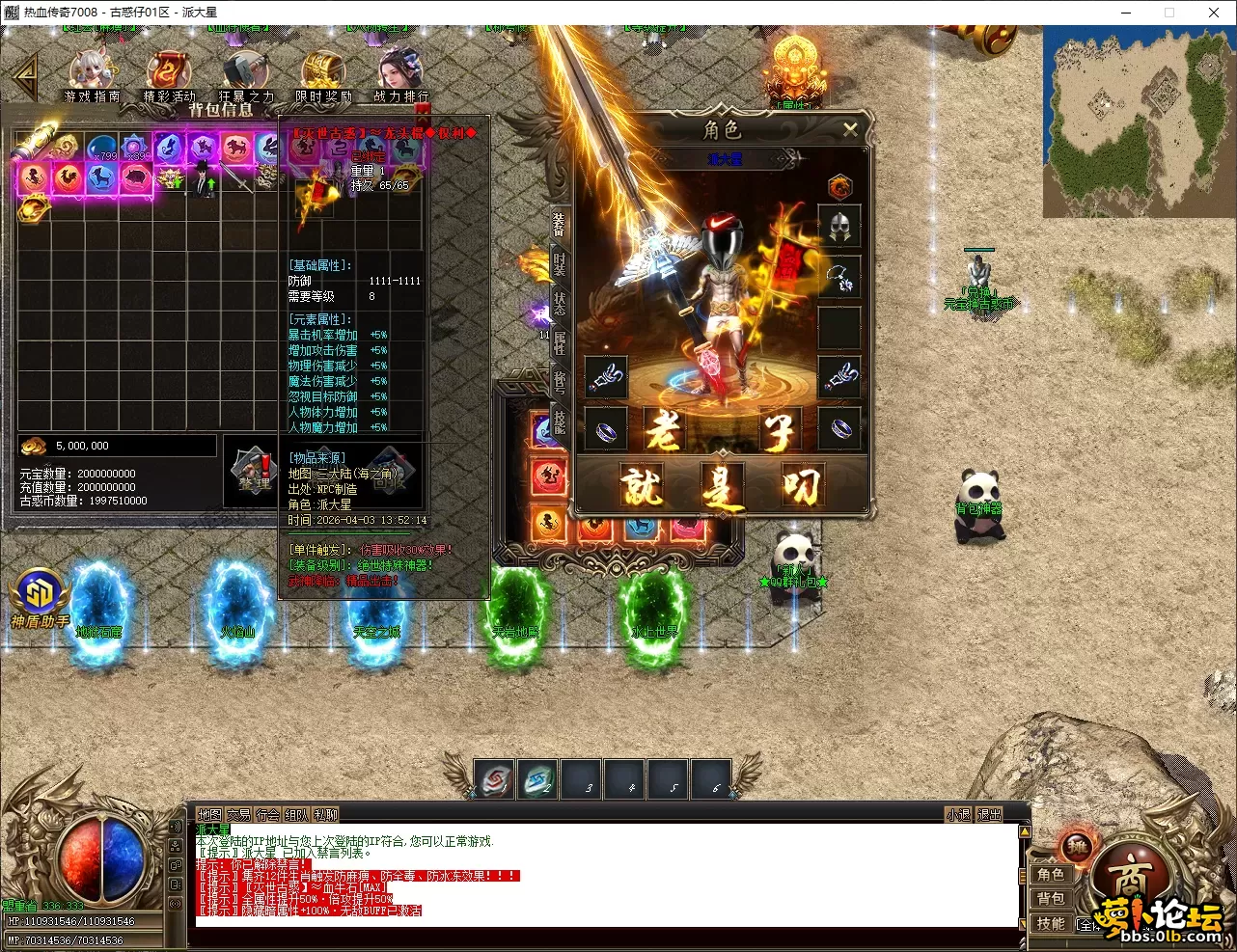
Task: Open the 背包 bag button
Action: pos(1051,899)
